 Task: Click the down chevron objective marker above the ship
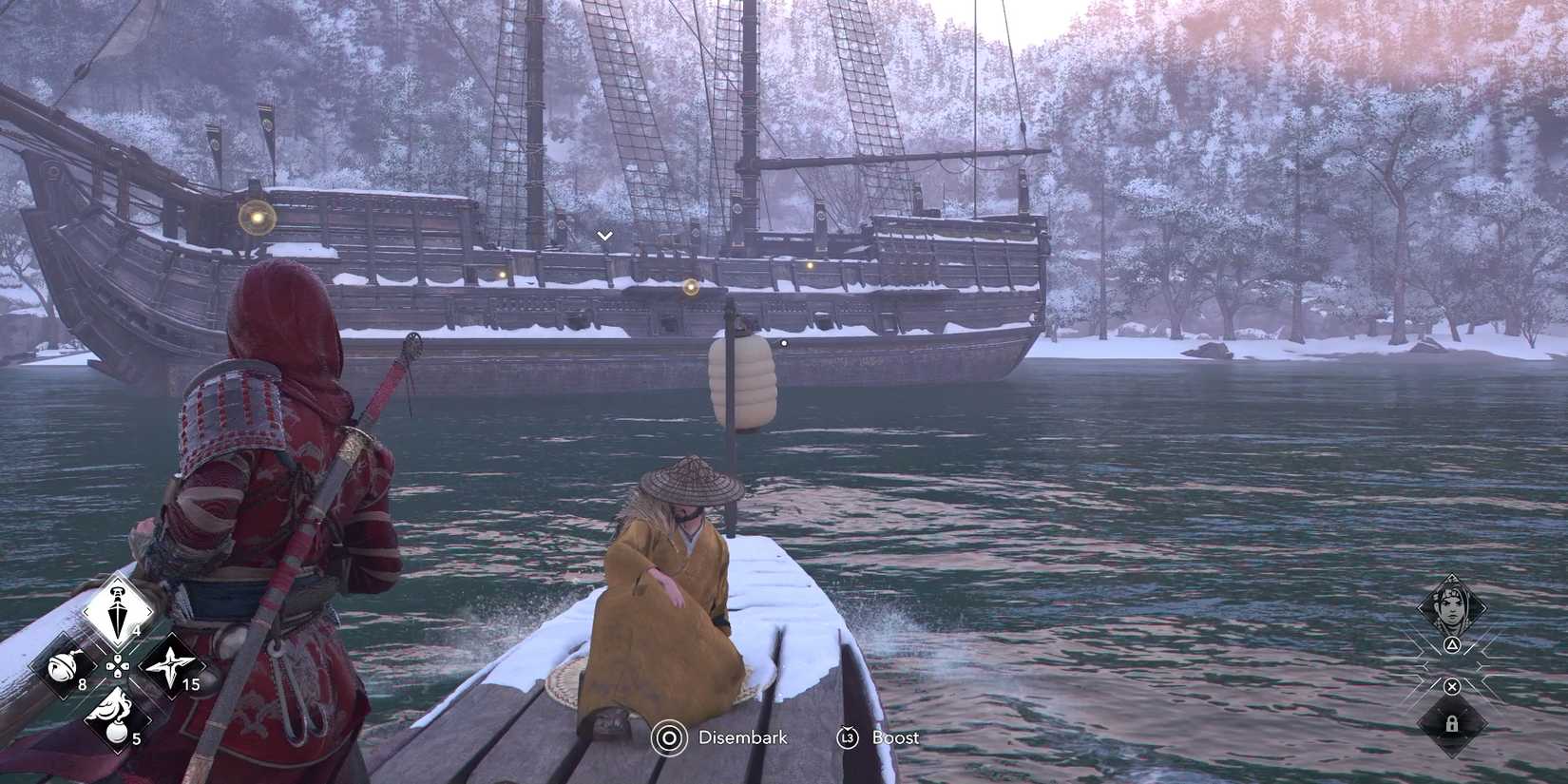[x=604, y=233]
